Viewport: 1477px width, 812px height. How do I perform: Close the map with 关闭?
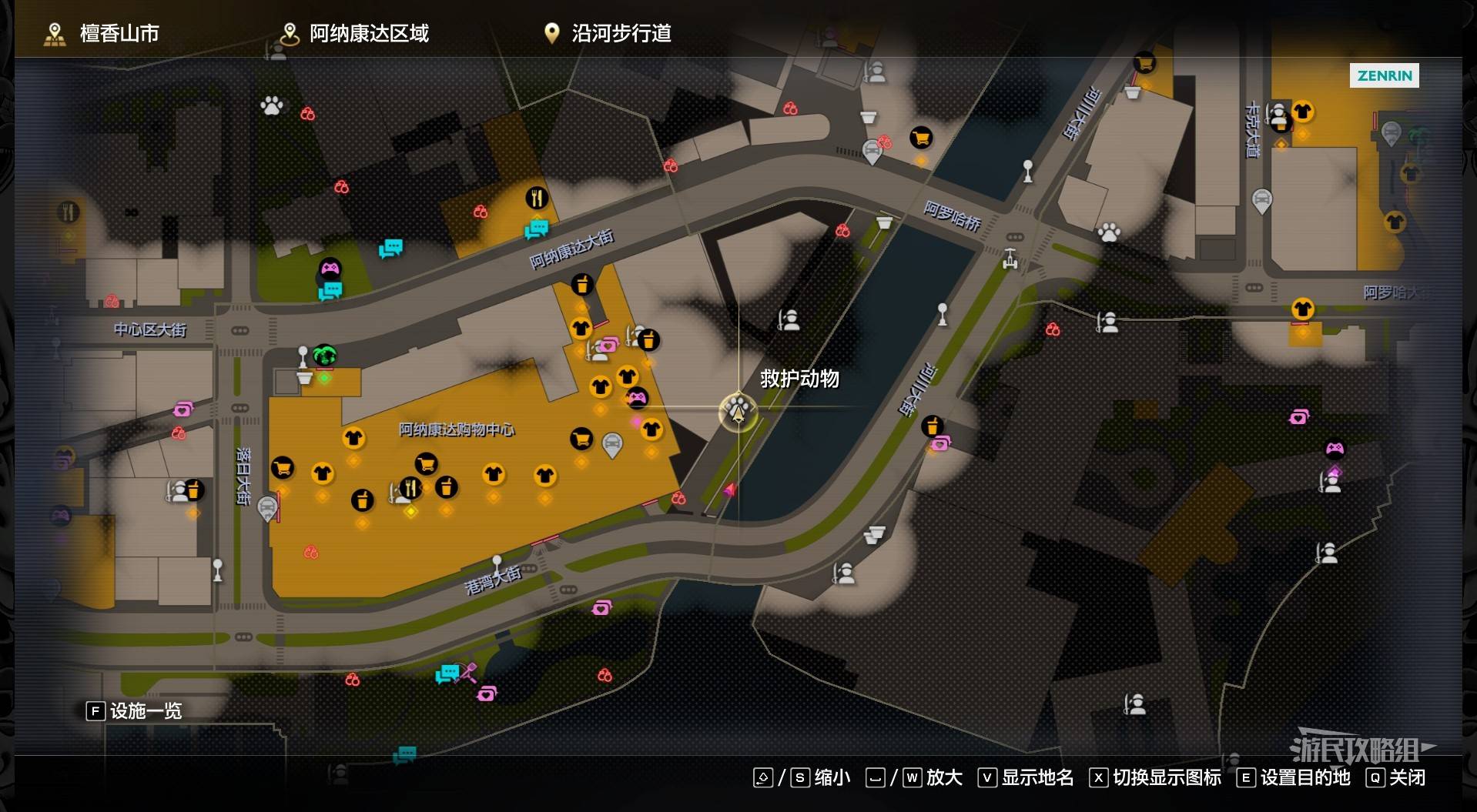pyautogui.click(x=1395, y=777)
